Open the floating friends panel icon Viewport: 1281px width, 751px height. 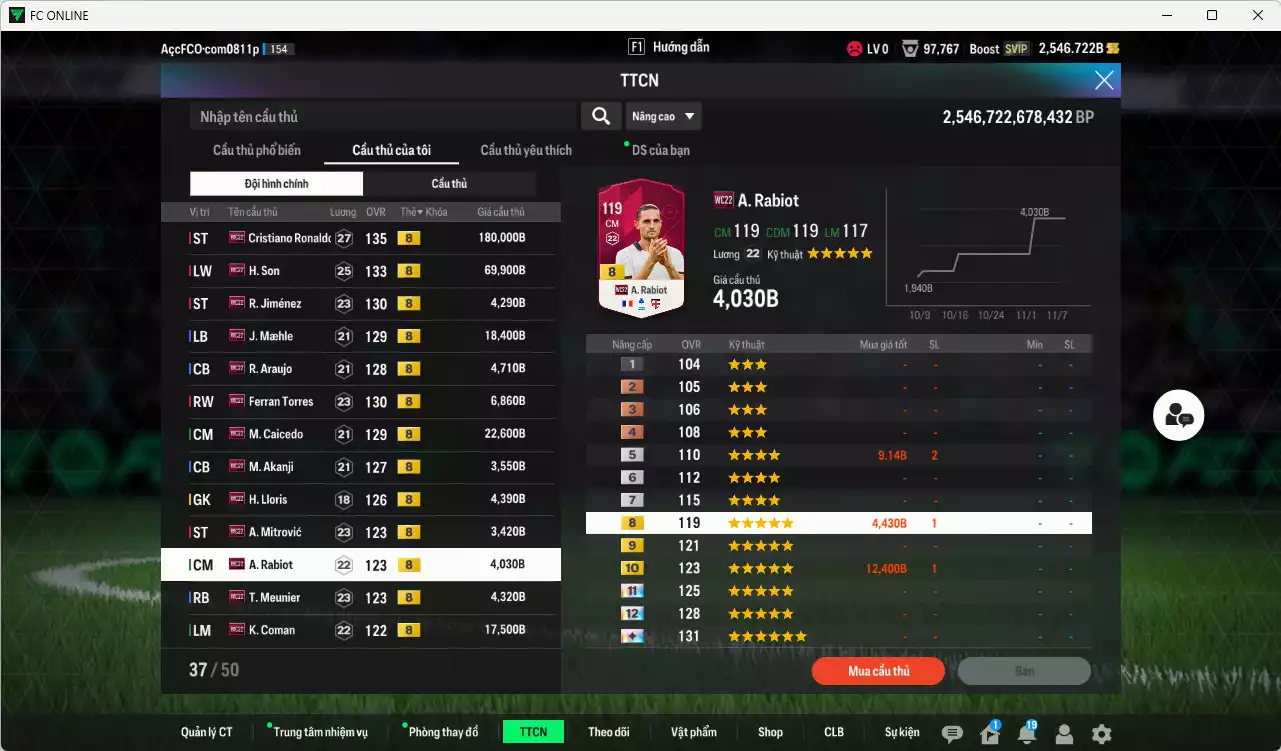[x=1178, y=415]
